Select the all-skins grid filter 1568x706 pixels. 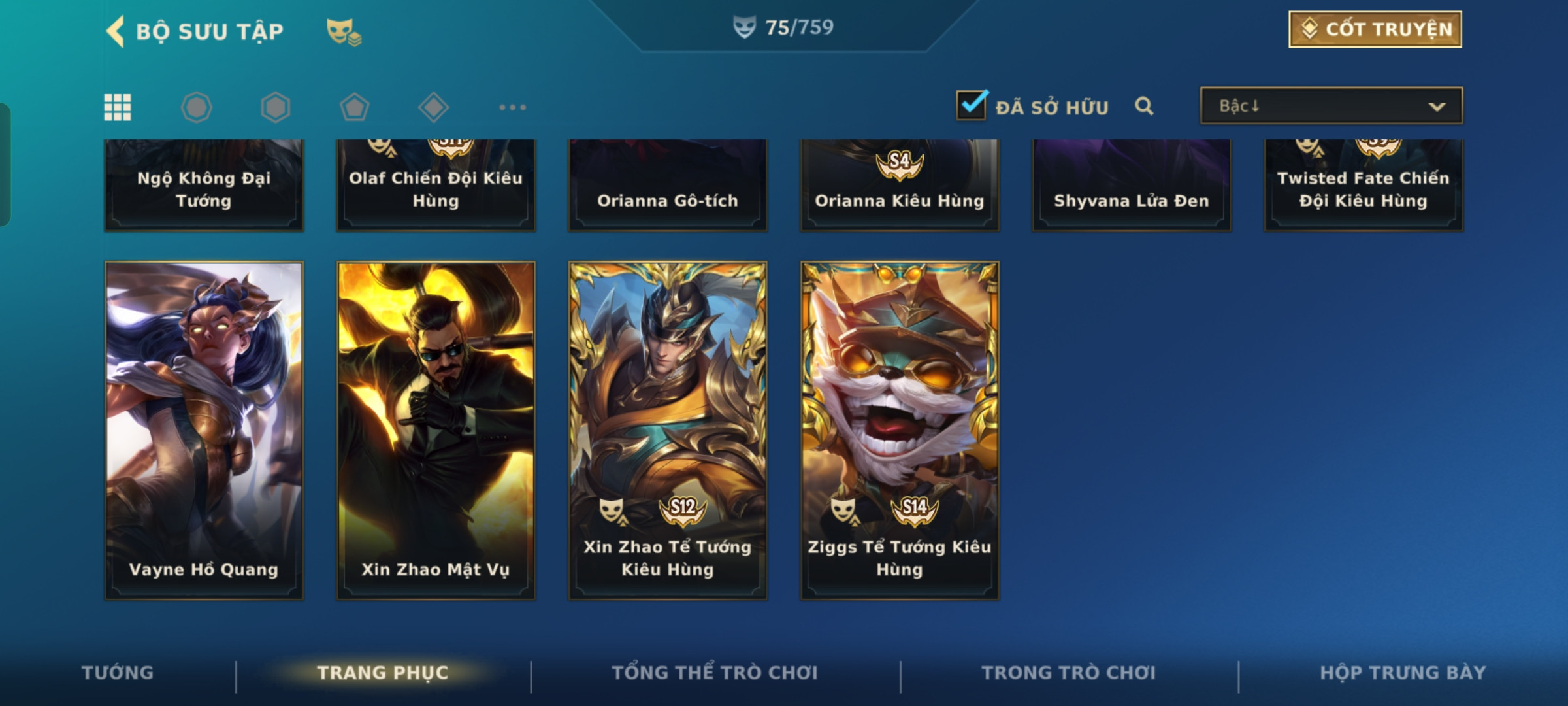point(118,107)
